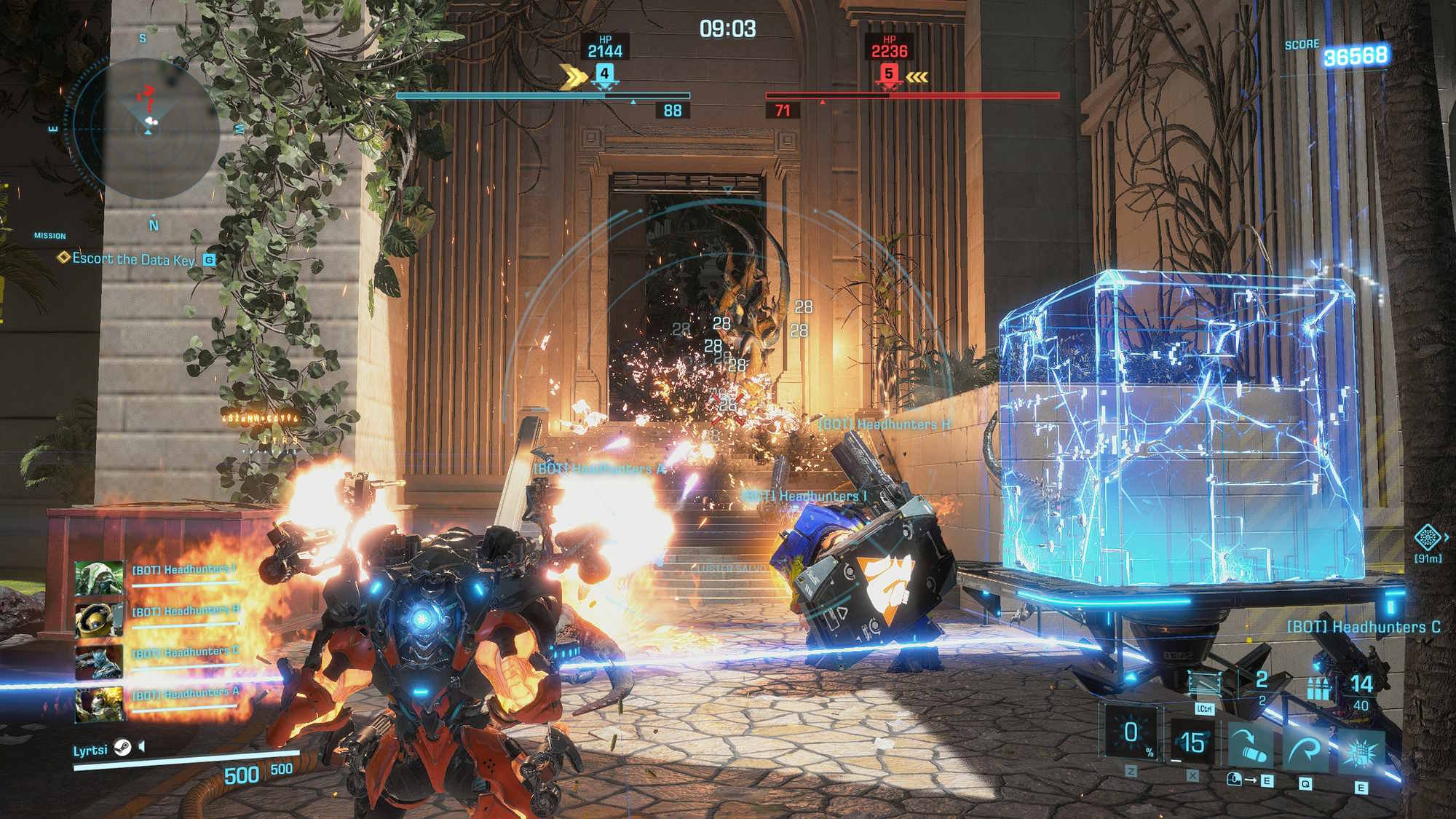Activate the ultimate charge icon showing 0%
Viewport: 1456px width, 819px height.
point(1131,733)
